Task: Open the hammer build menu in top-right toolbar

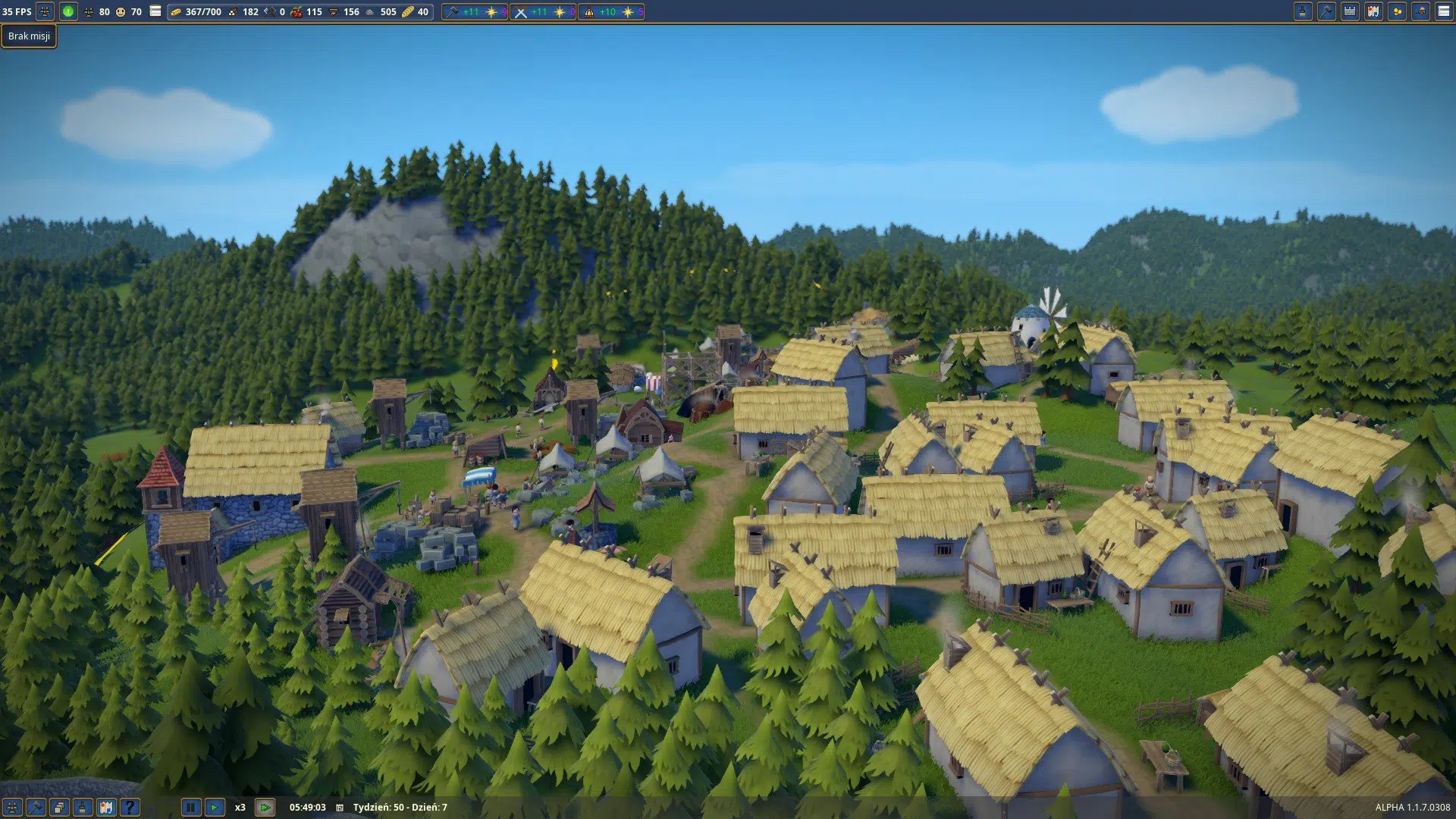Action: (x=1326, y=11)
